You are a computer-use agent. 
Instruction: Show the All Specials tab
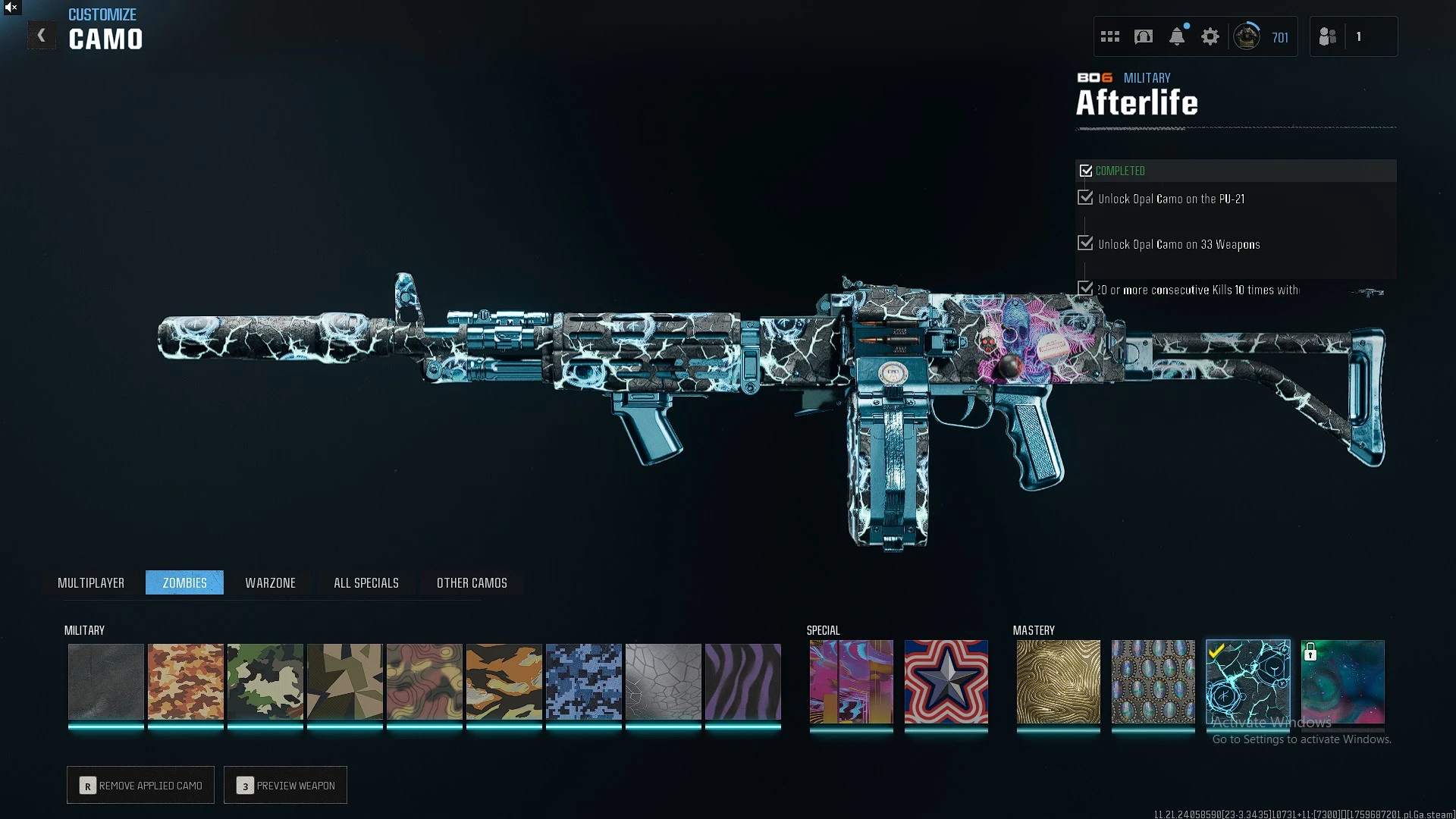pyautogui.click(x=366, y=582)
